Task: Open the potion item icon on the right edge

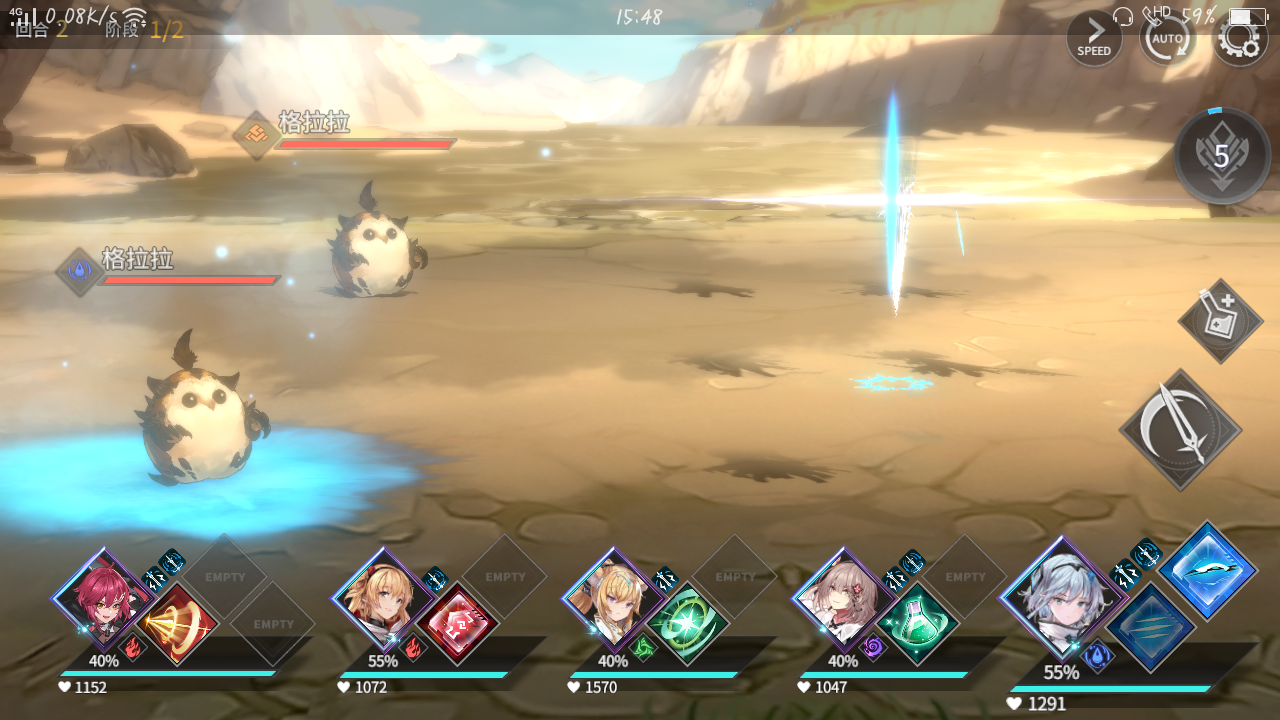Action: [1218, 318]
